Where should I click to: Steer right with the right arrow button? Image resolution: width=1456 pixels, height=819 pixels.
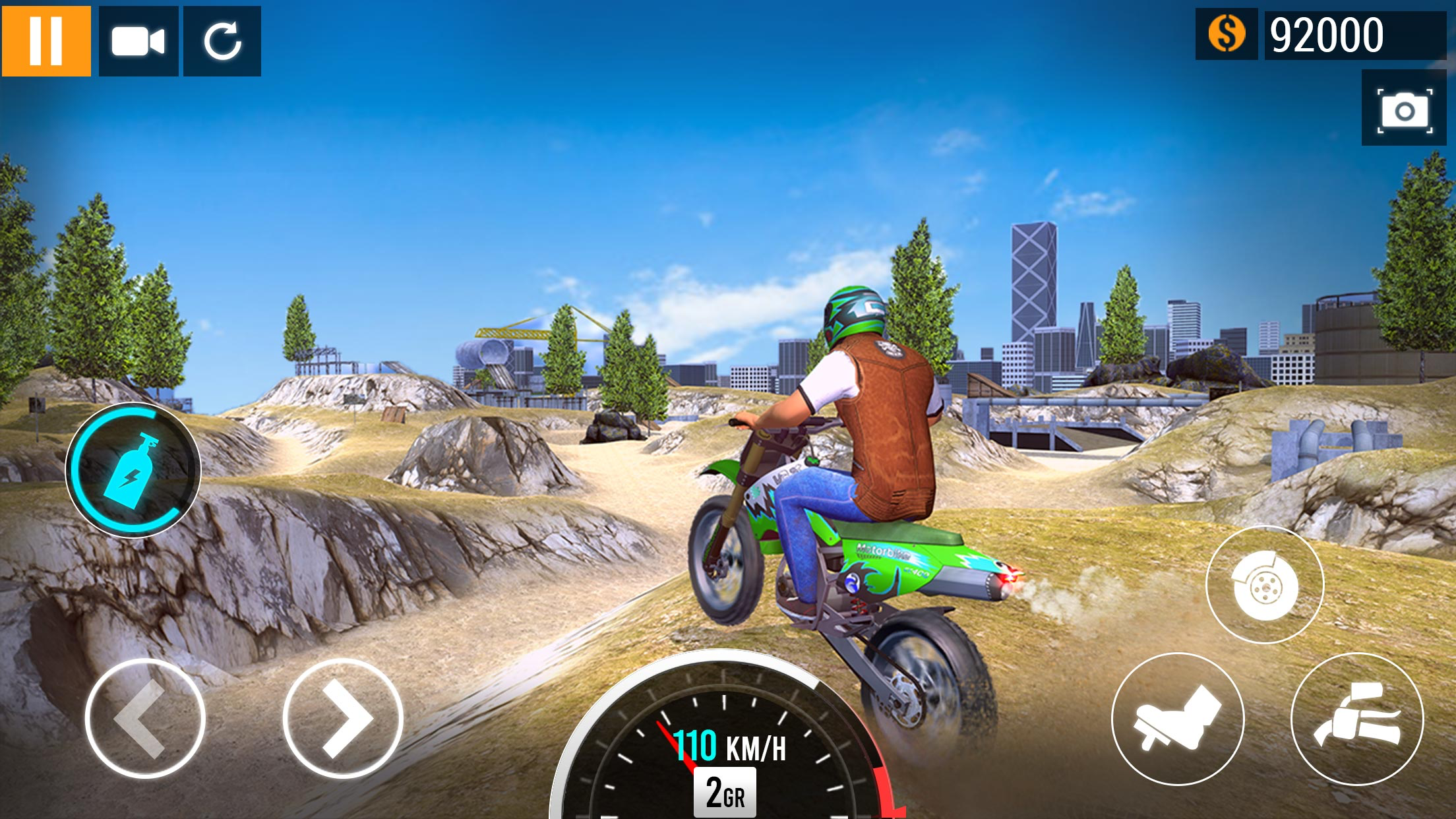343,718
